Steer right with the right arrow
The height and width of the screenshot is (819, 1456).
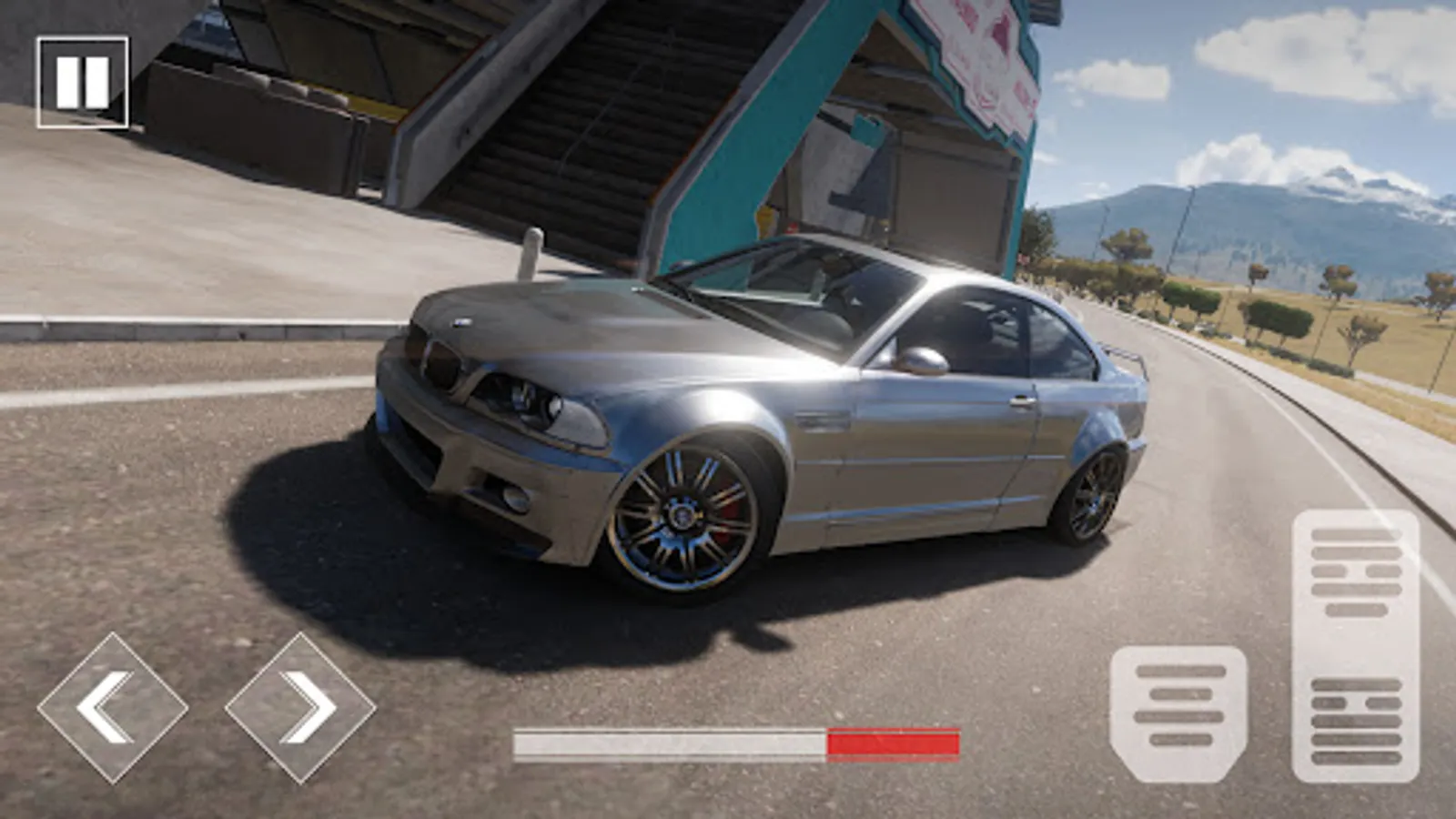point(300,707)
